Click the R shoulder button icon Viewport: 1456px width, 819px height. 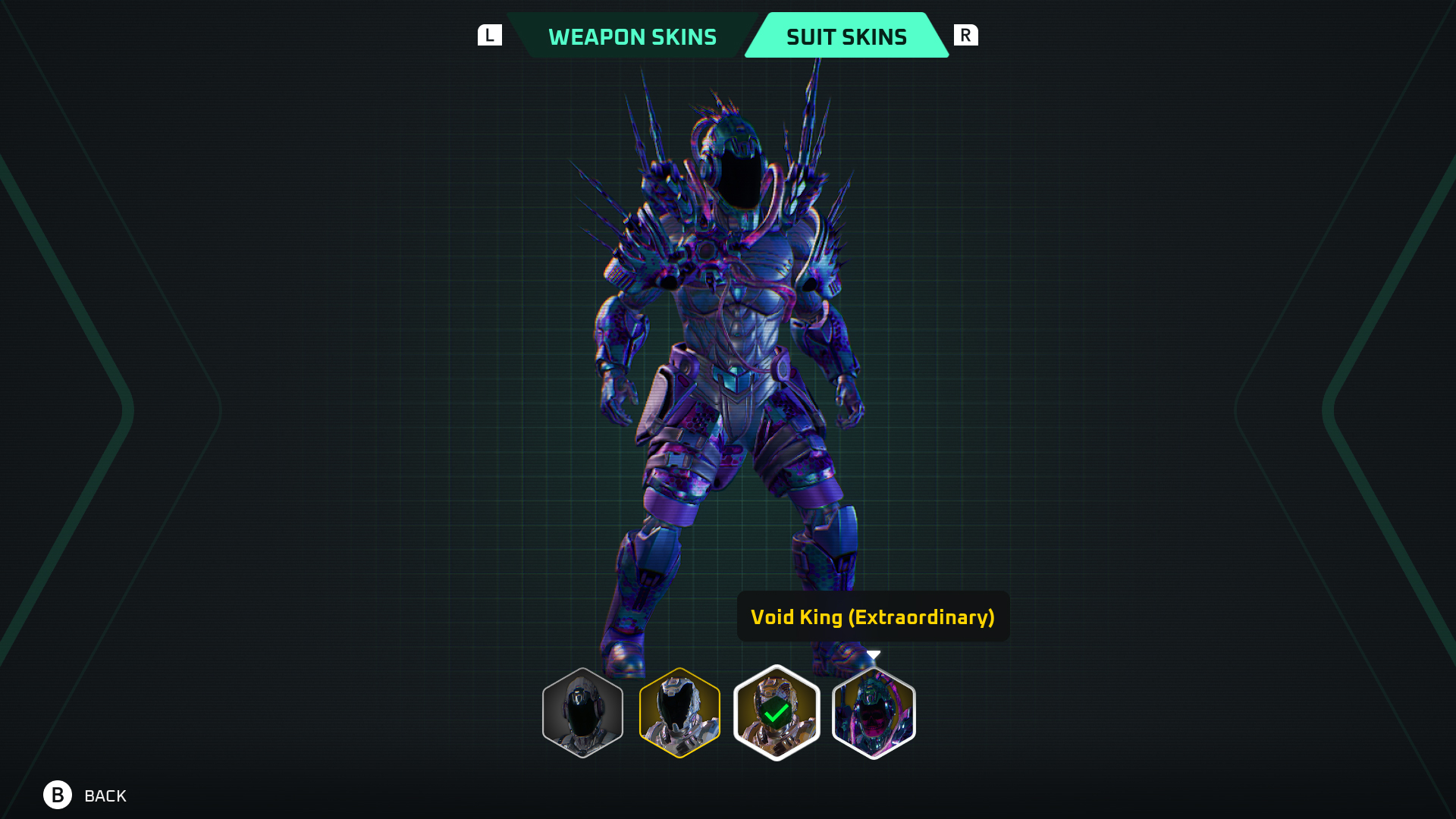click(x=966, y=34)
